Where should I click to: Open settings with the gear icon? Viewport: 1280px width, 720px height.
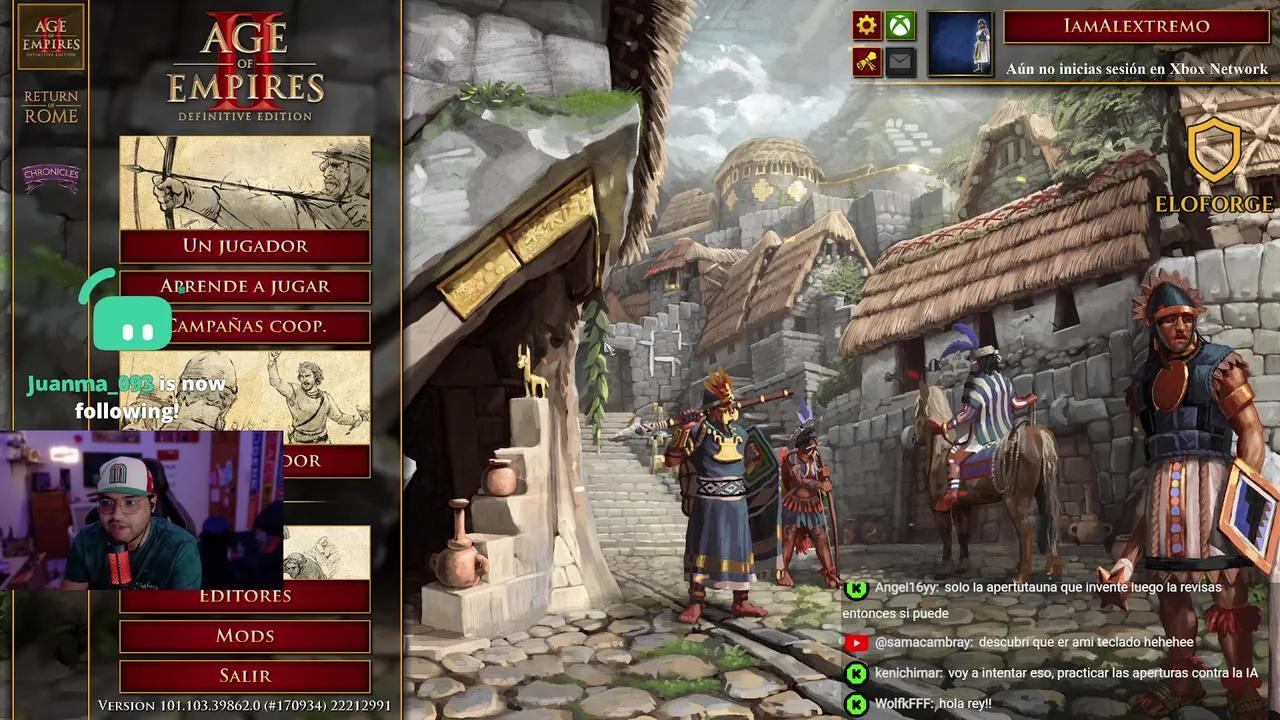click(x=867, y=26)
